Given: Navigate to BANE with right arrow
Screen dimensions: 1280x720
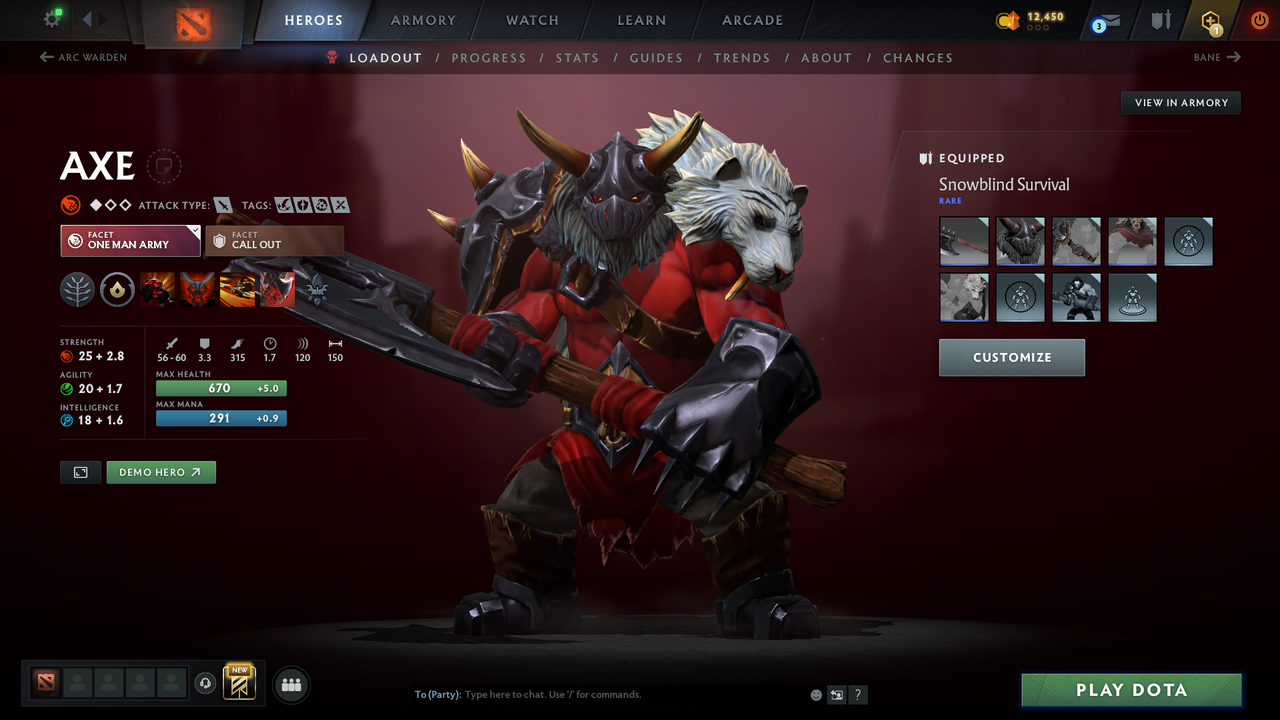Looking at the screenshot, I should 1216,57.
